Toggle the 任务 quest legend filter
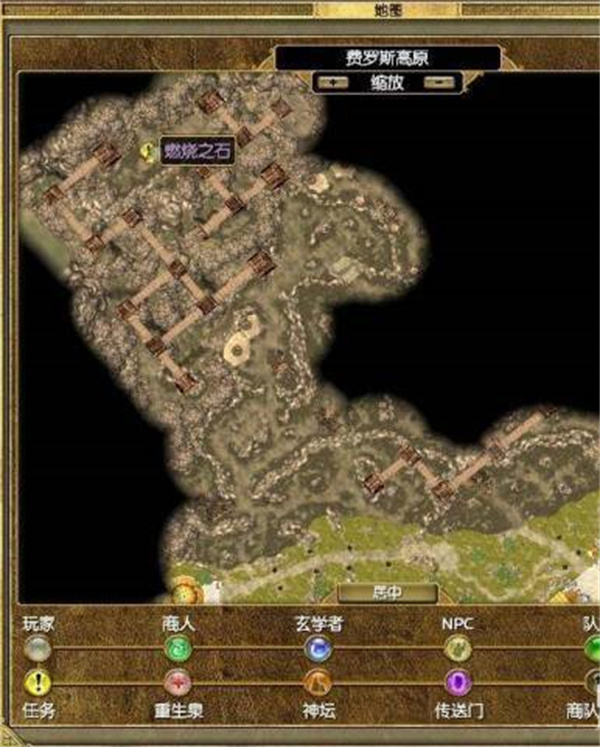 tap(38, 683)
